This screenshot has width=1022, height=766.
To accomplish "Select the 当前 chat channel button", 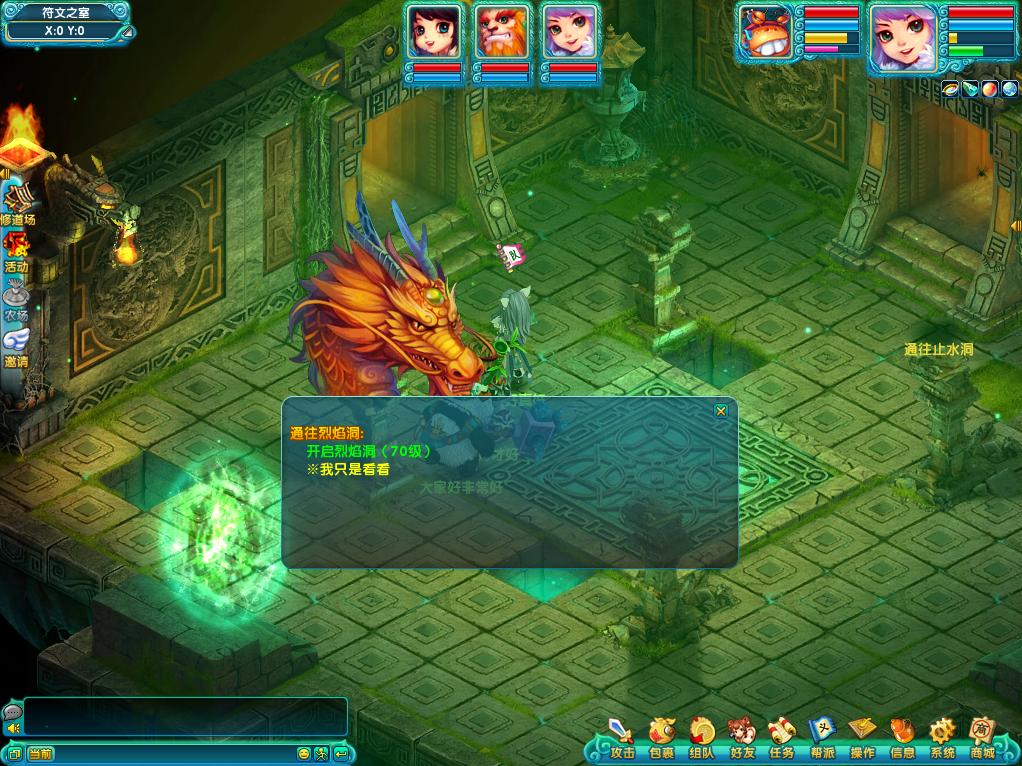I will pyautogui.click(x=41, y=753).
